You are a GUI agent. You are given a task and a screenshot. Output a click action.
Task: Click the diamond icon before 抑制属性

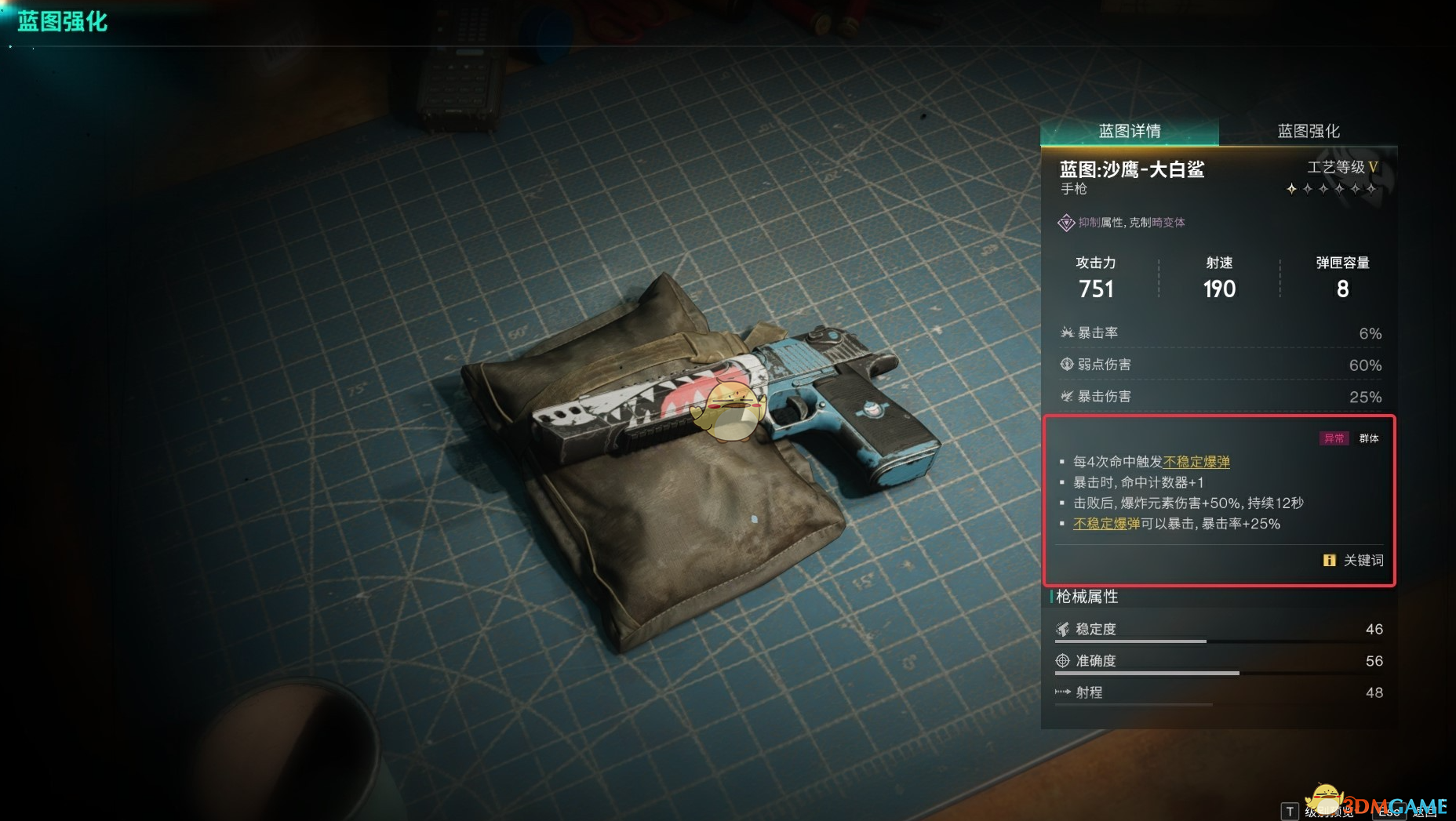(x=1066, y=223)
